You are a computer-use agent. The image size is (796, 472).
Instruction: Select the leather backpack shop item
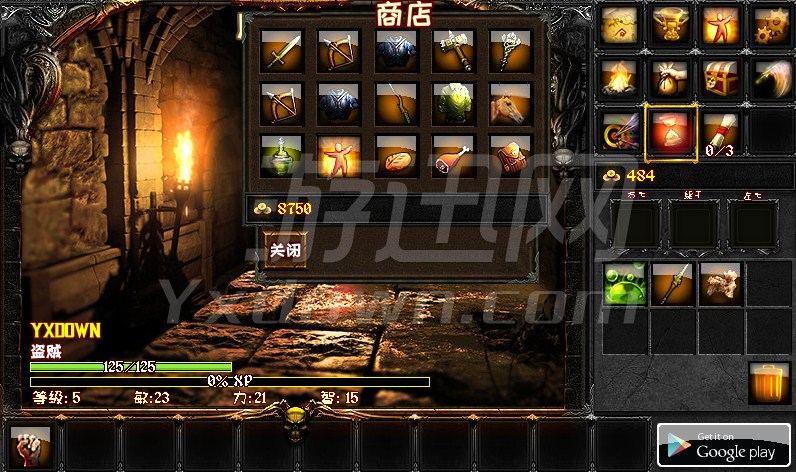(511, 156)
